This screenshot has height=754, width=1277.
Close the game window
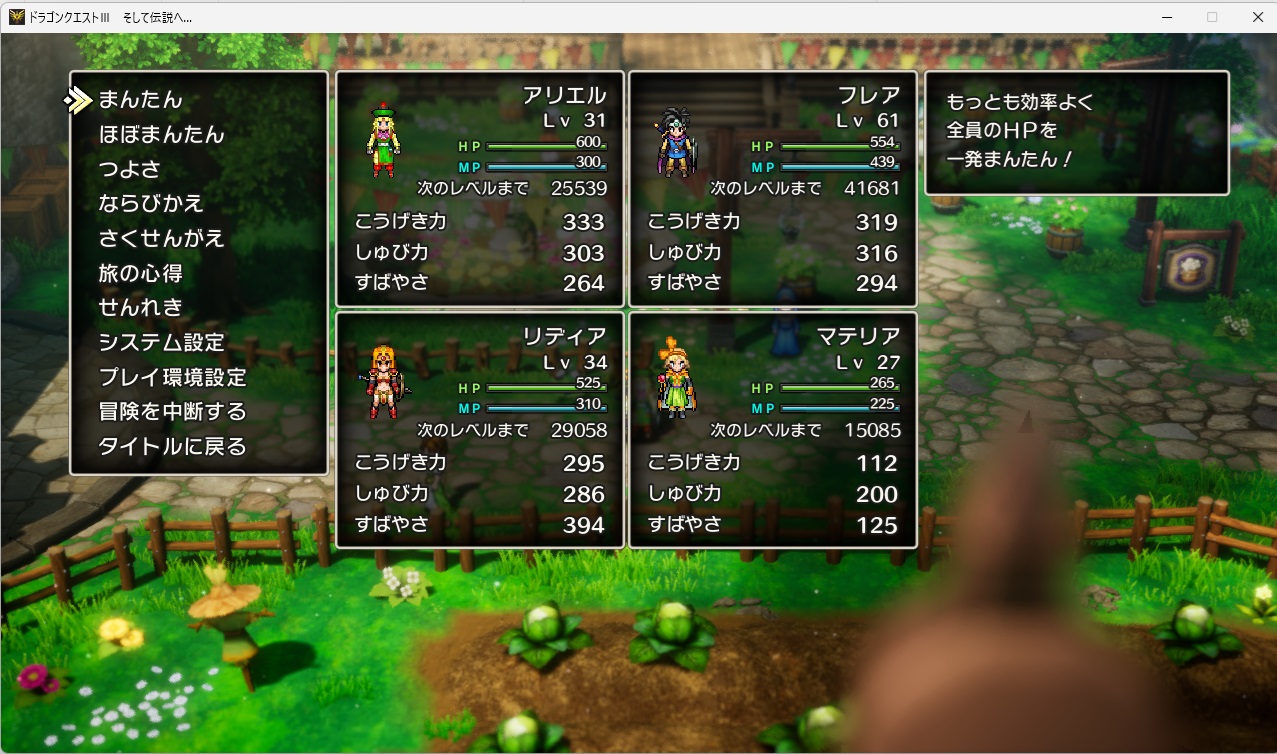click(x=1257, y=17)
